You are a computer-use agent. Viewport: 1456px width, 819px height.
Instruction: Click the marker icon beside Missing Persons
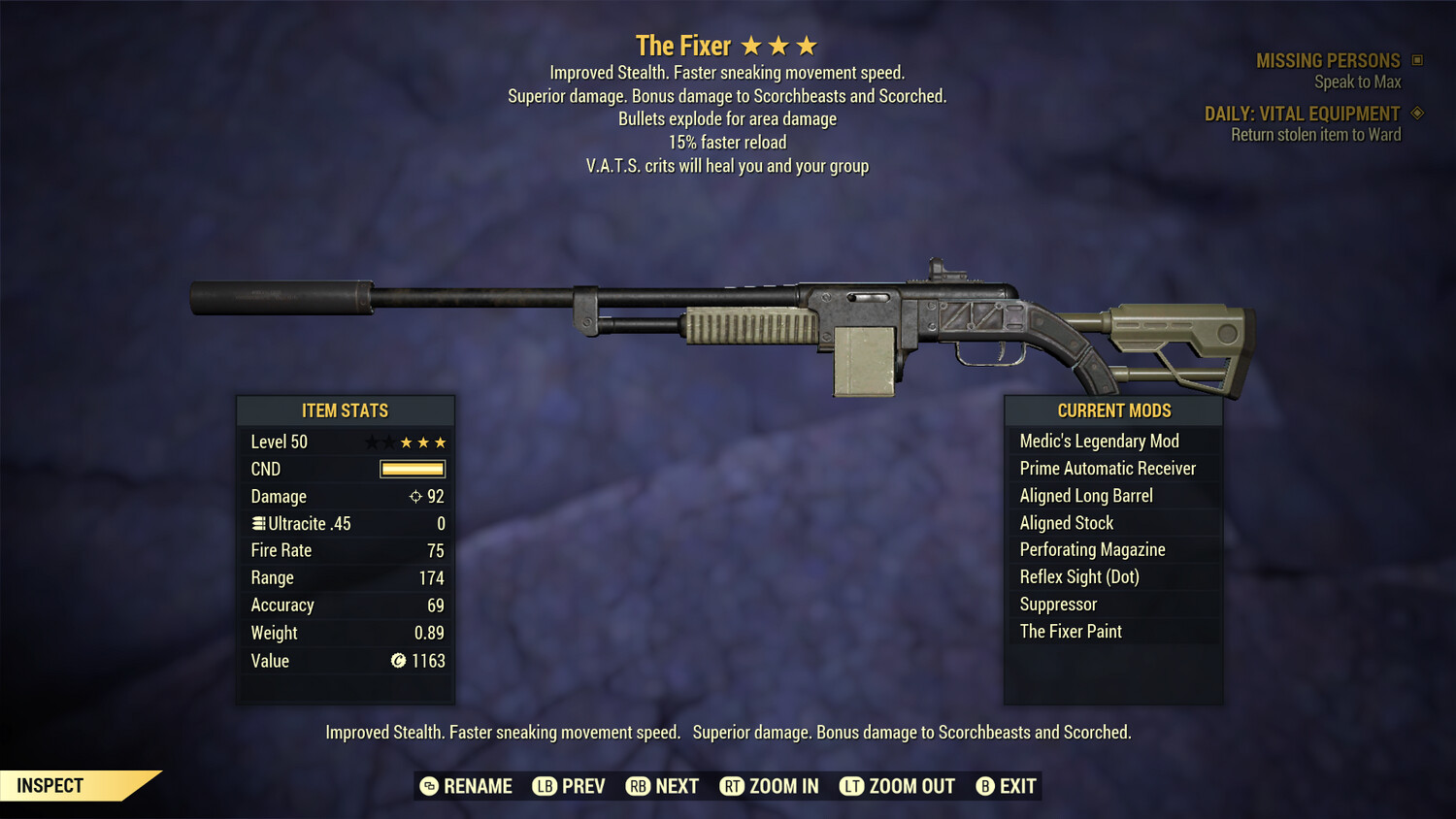(x=1417, y=60)
